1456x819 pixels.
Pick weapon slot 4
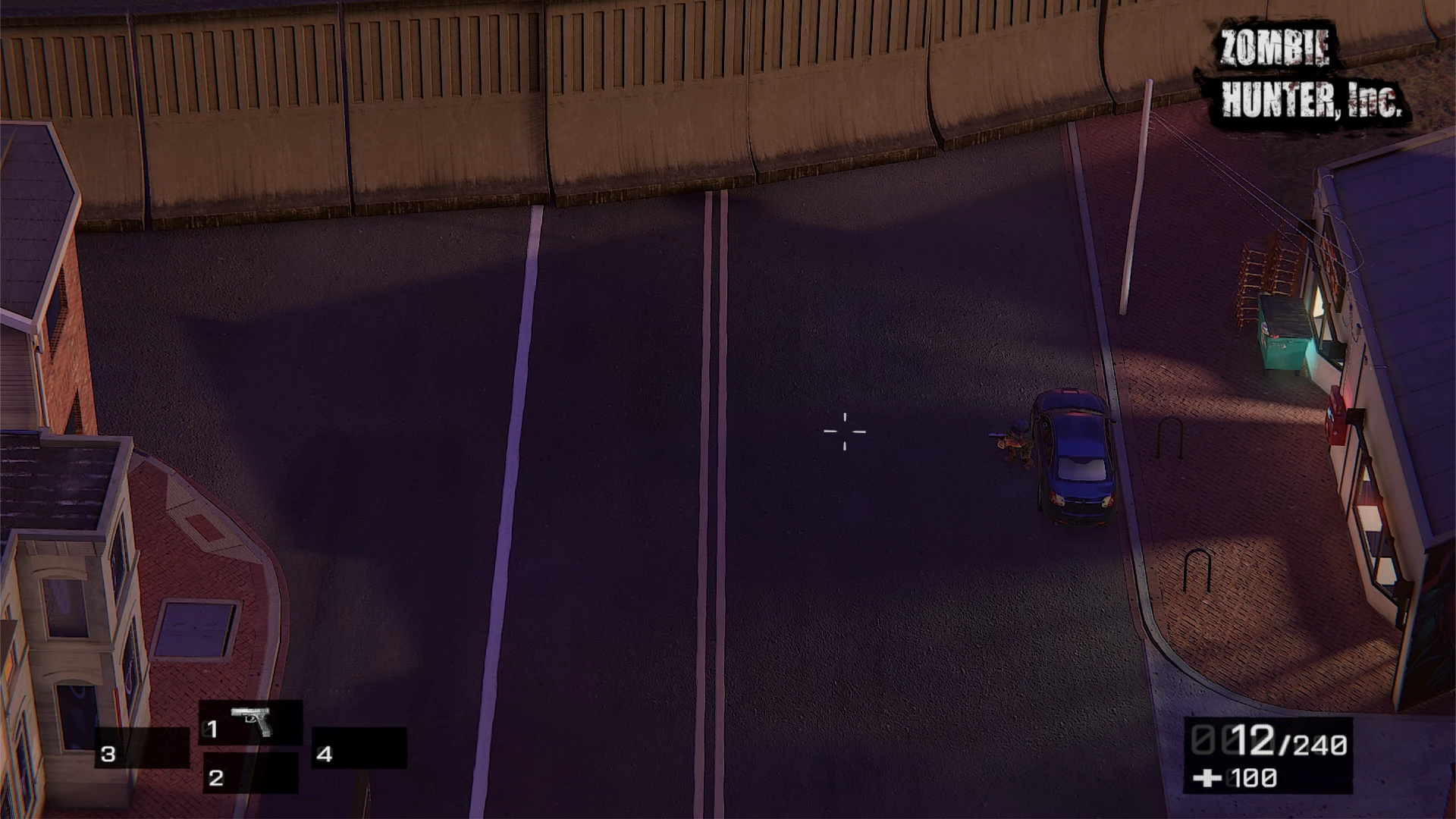(x=359, y=749)
